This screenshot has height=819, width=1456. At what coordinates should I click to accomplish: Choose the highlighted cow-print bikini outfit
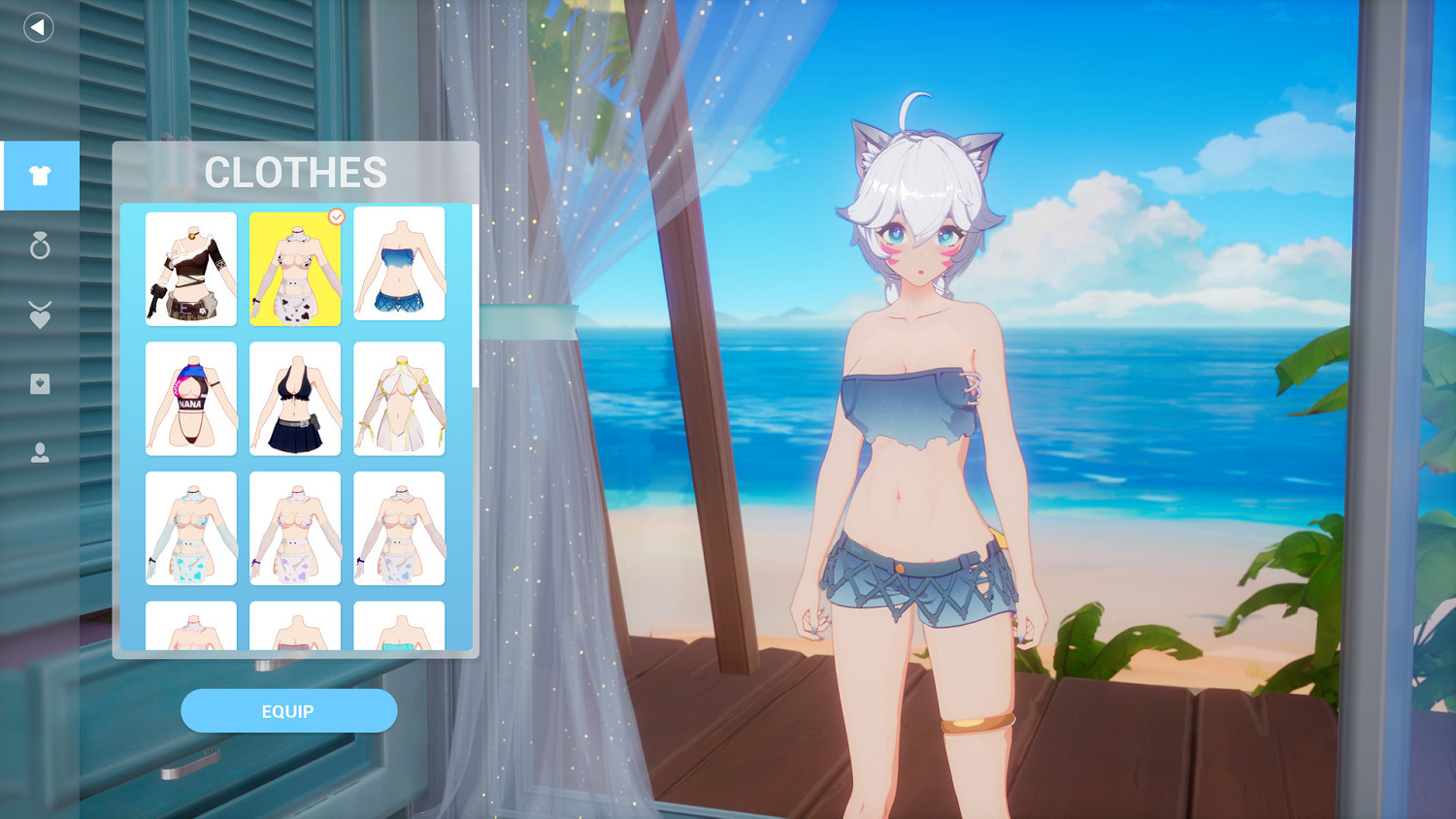pos(295,264)
